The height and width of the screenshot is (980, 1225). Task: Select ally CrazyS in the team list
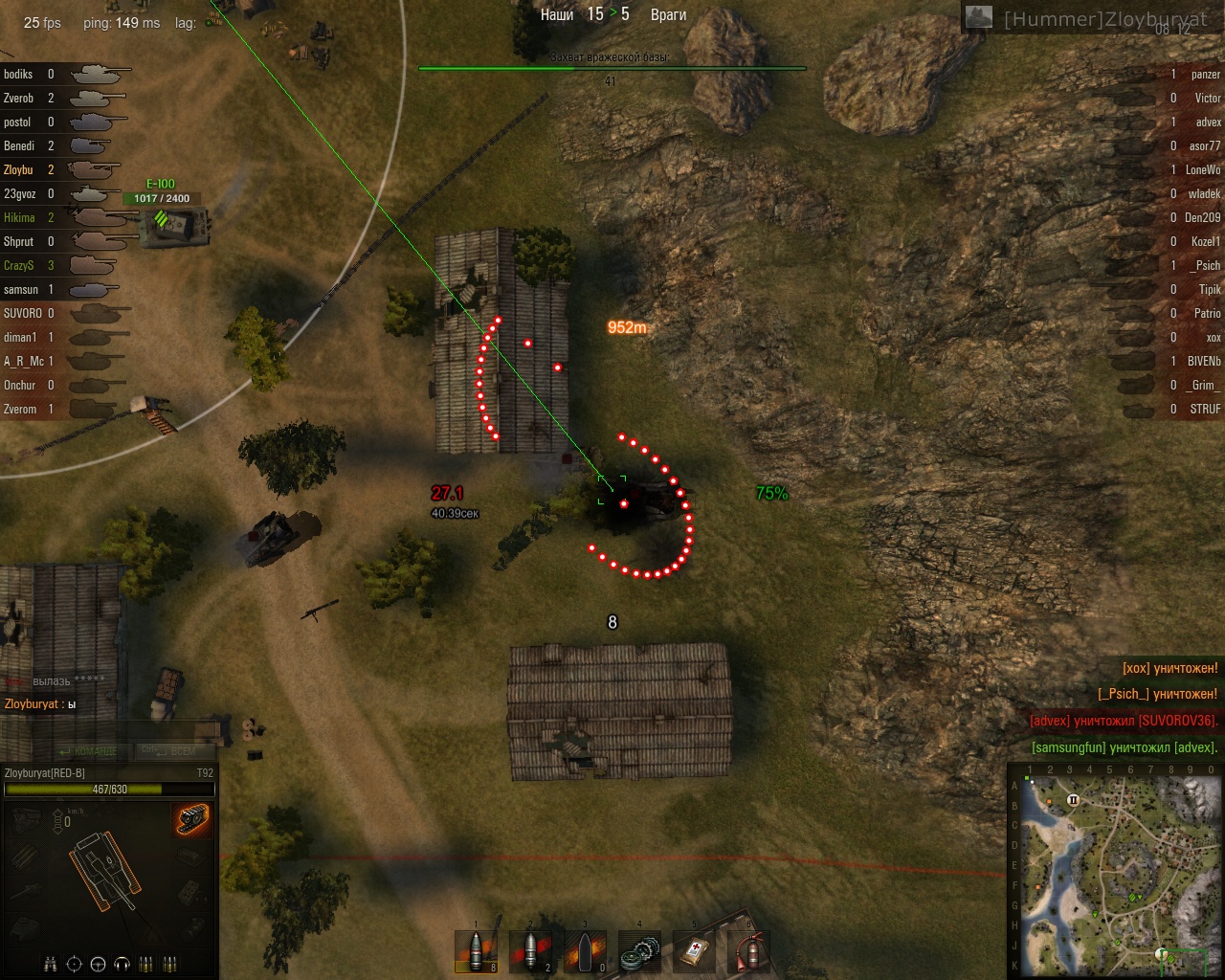[19, 265]
